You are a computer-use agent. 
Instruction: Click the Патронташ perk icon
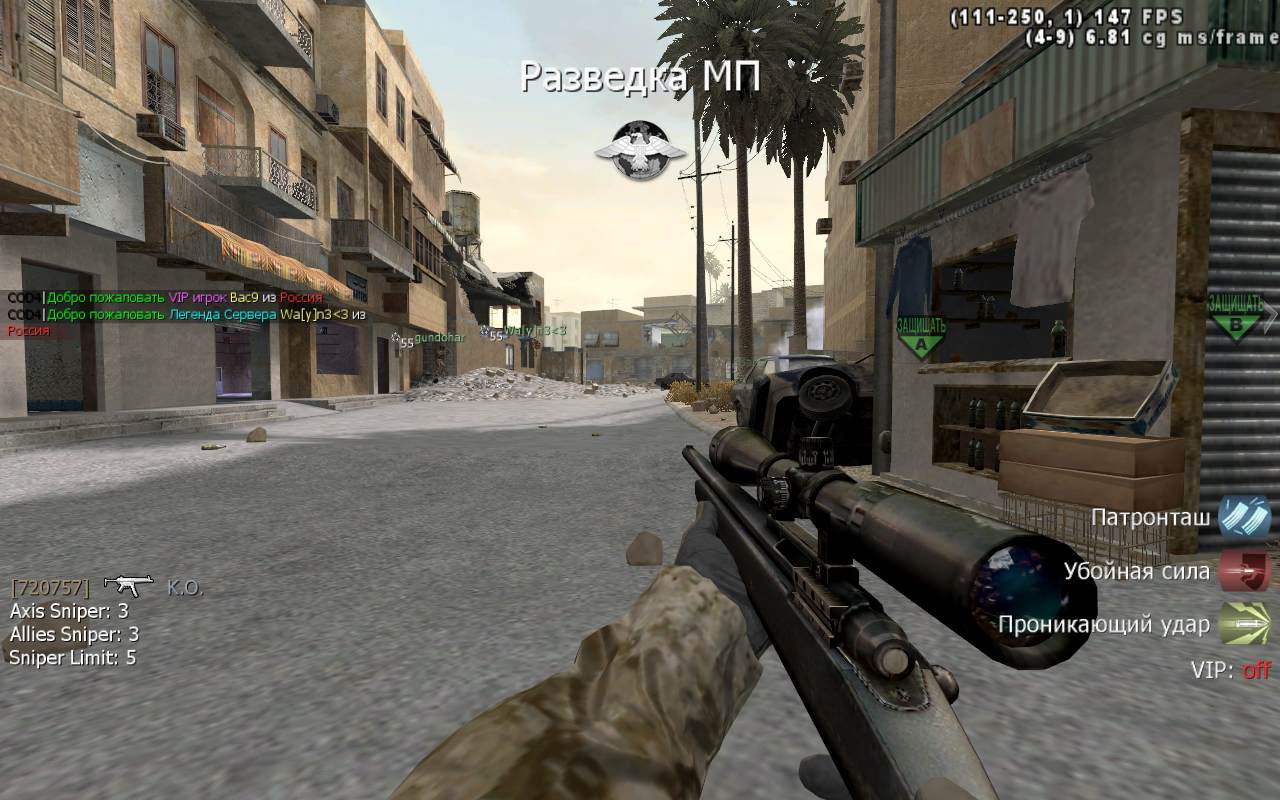coord(1244,518)
